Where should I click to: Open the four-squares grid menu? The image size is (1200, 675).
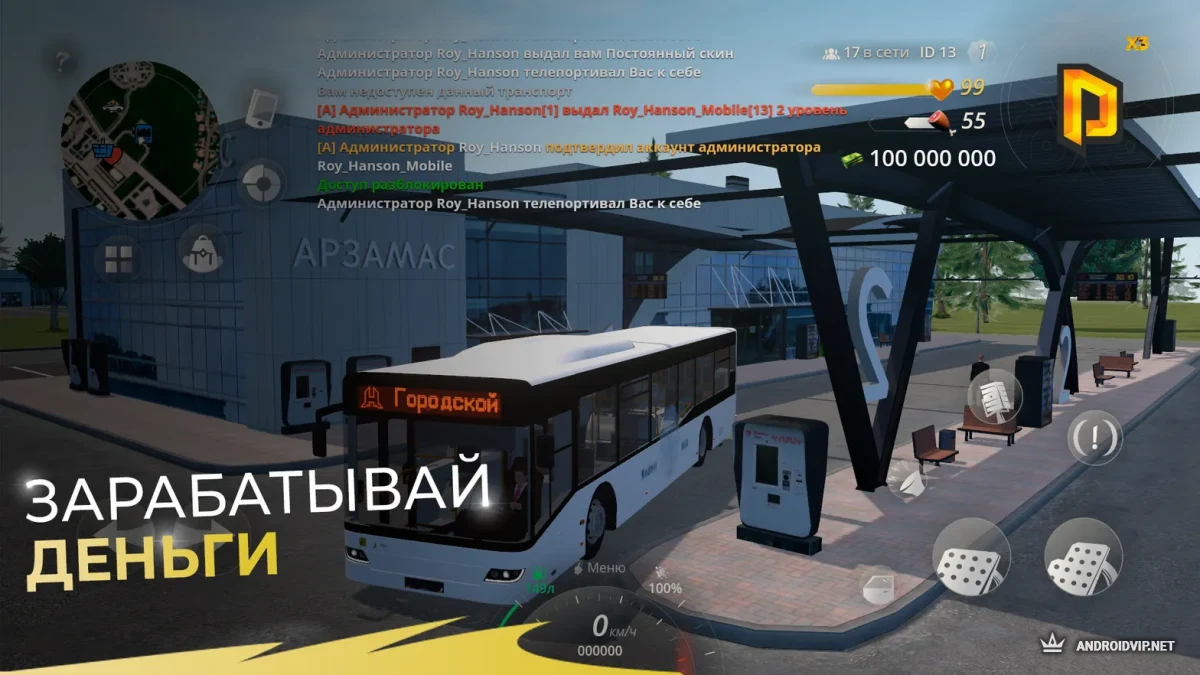(118, 259)
